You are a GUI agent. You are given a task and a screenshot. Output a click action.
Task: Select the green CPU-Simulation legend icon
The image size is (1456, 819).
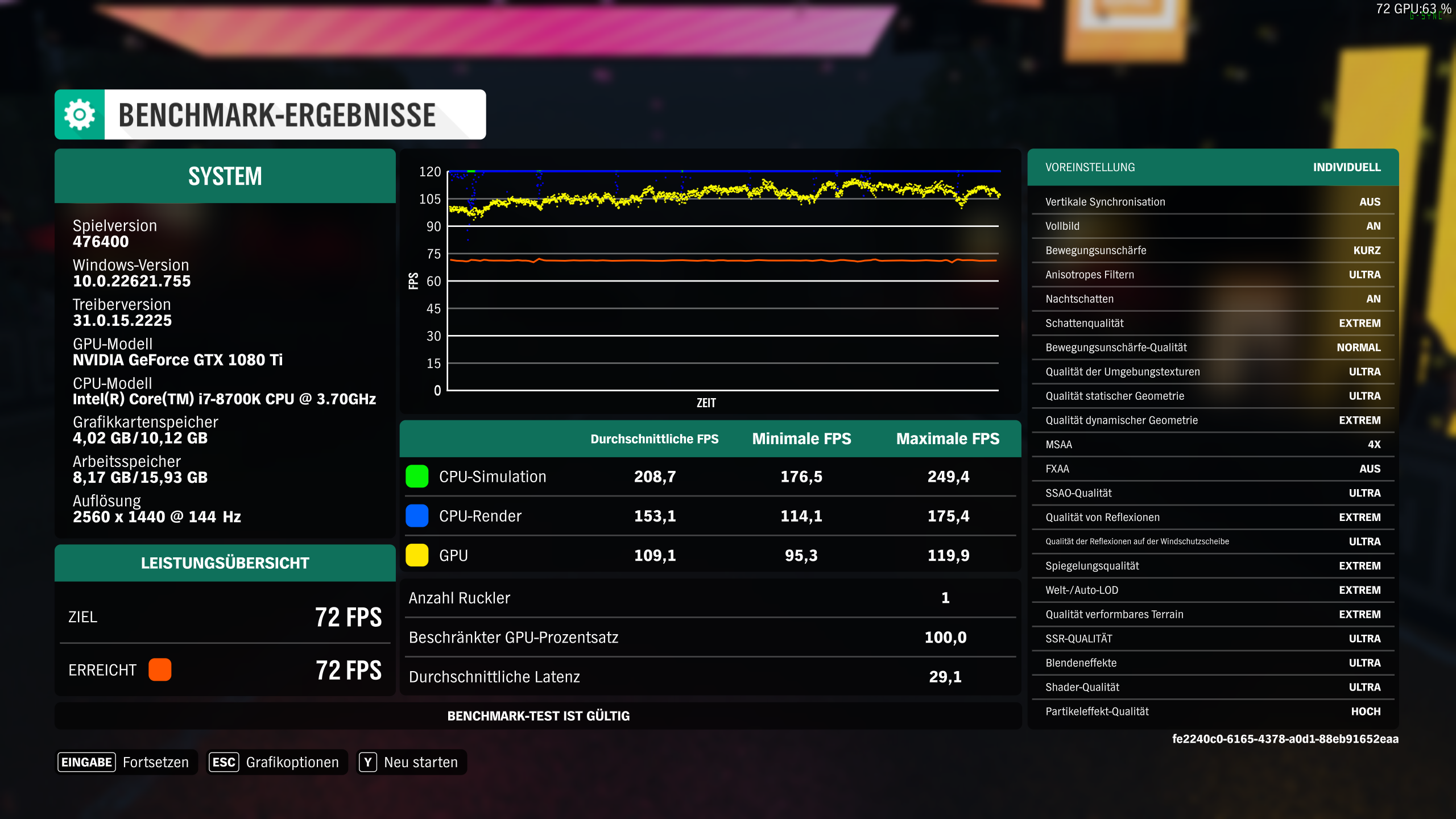[x=417, y=477]
